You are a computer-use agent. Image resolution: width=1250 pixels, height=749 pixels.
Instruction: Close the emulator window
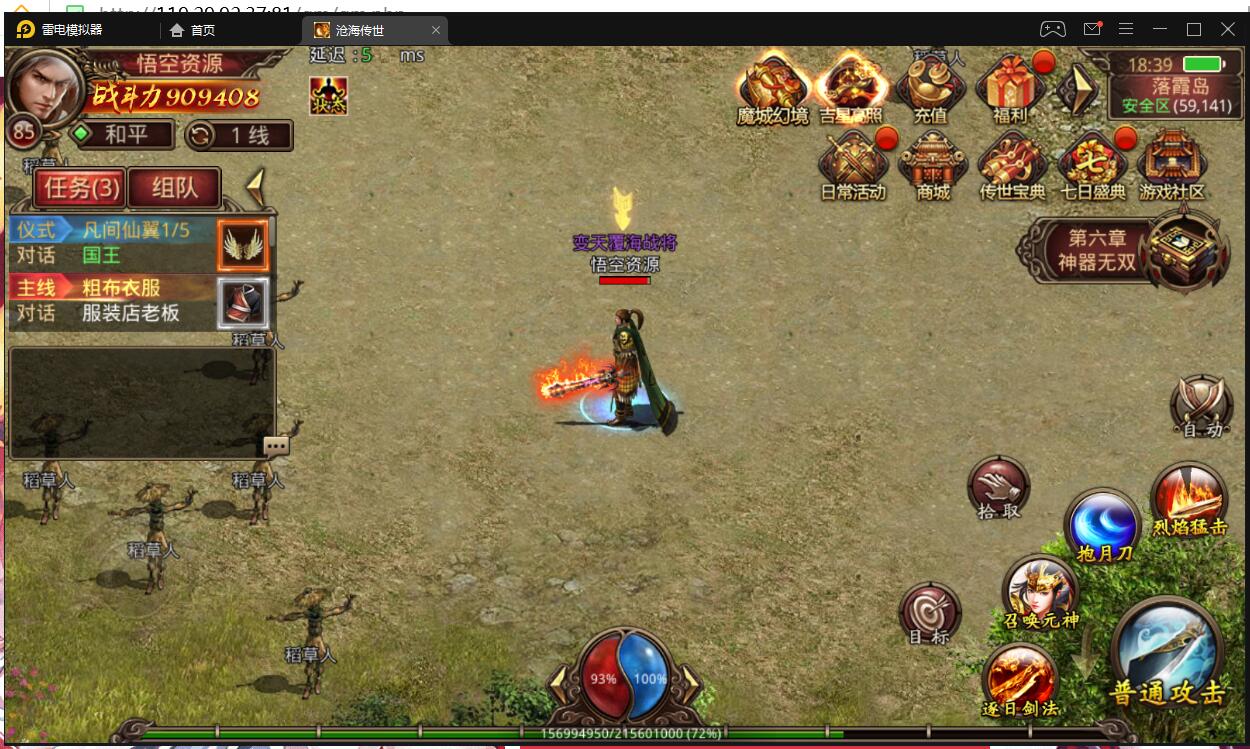click(x=1228, y=29)
